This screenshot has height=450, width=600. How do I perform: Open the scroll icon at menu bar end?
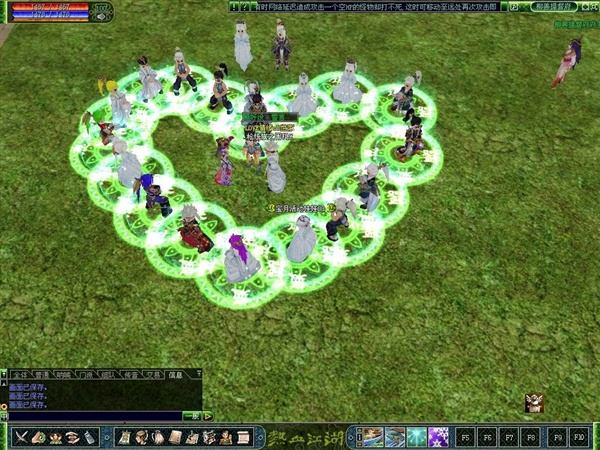coord(243,437)
